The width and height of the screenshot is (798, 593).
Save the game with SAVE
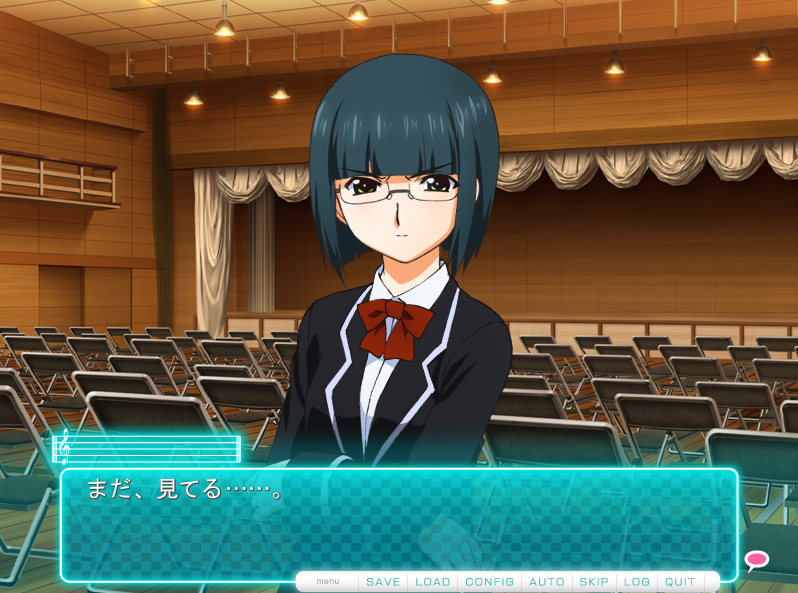coord(383,582)
